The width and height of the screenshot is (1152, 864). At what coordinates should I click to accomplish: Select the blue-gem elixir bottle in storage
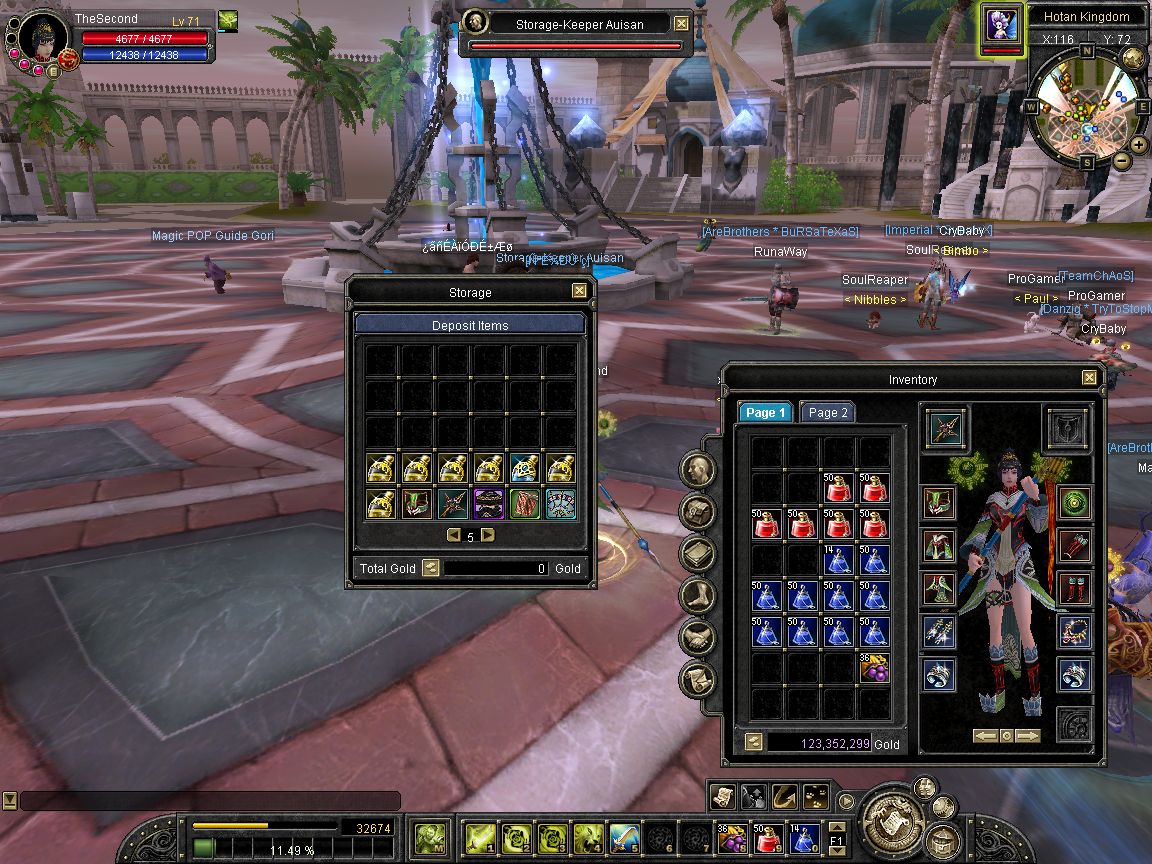(525, 467)
